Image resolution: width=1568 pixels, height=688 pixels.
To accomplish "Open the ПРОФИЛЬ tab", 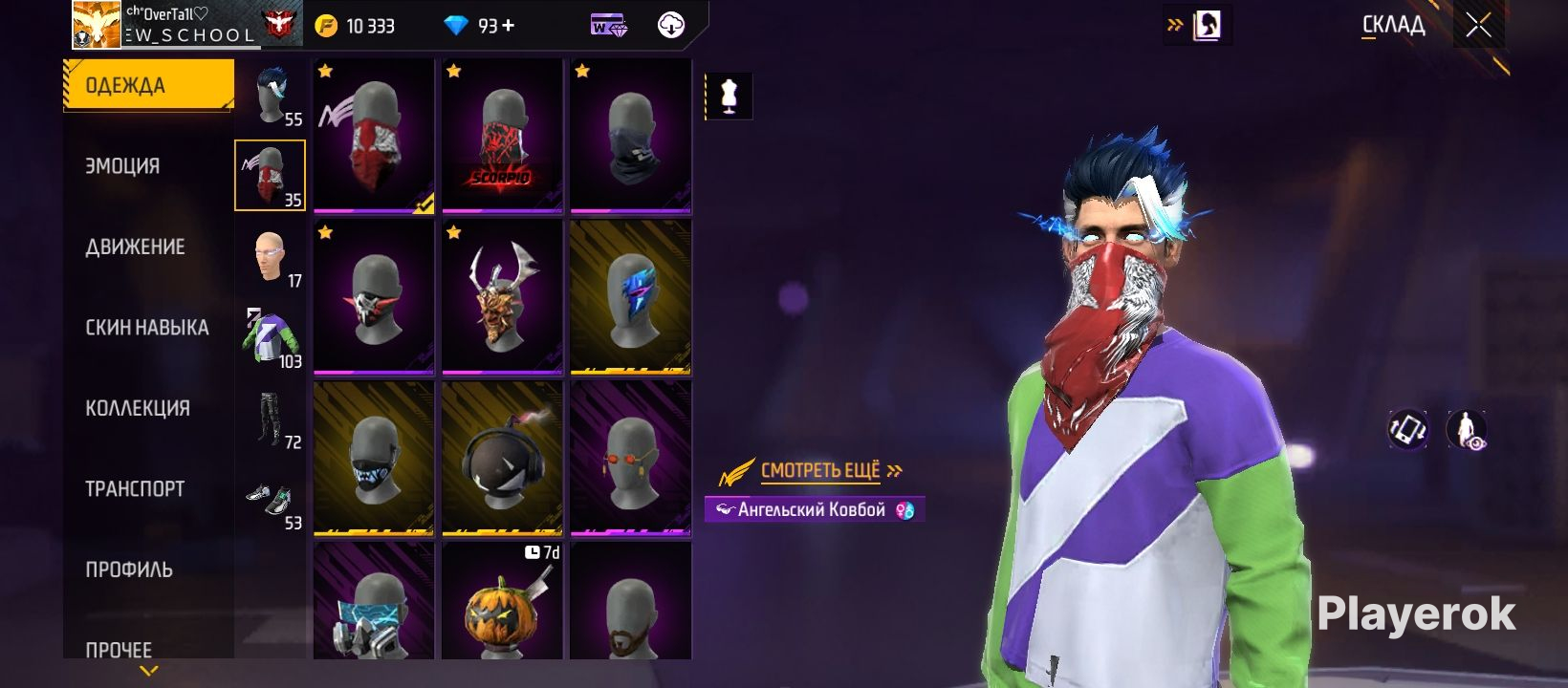I will pos(129,570).
